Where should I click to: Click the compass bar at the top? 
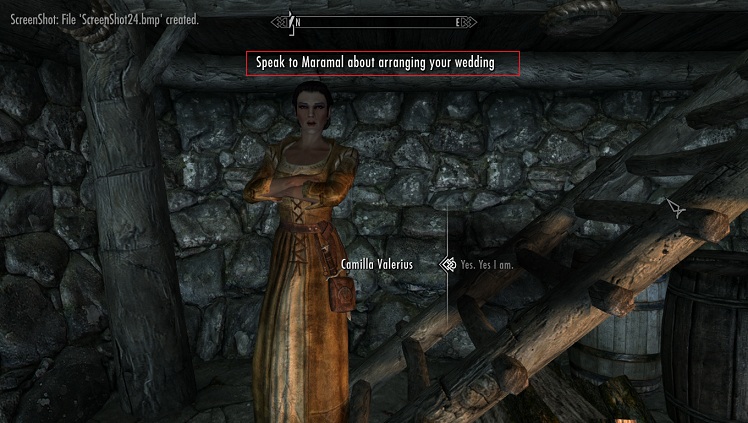376,21
